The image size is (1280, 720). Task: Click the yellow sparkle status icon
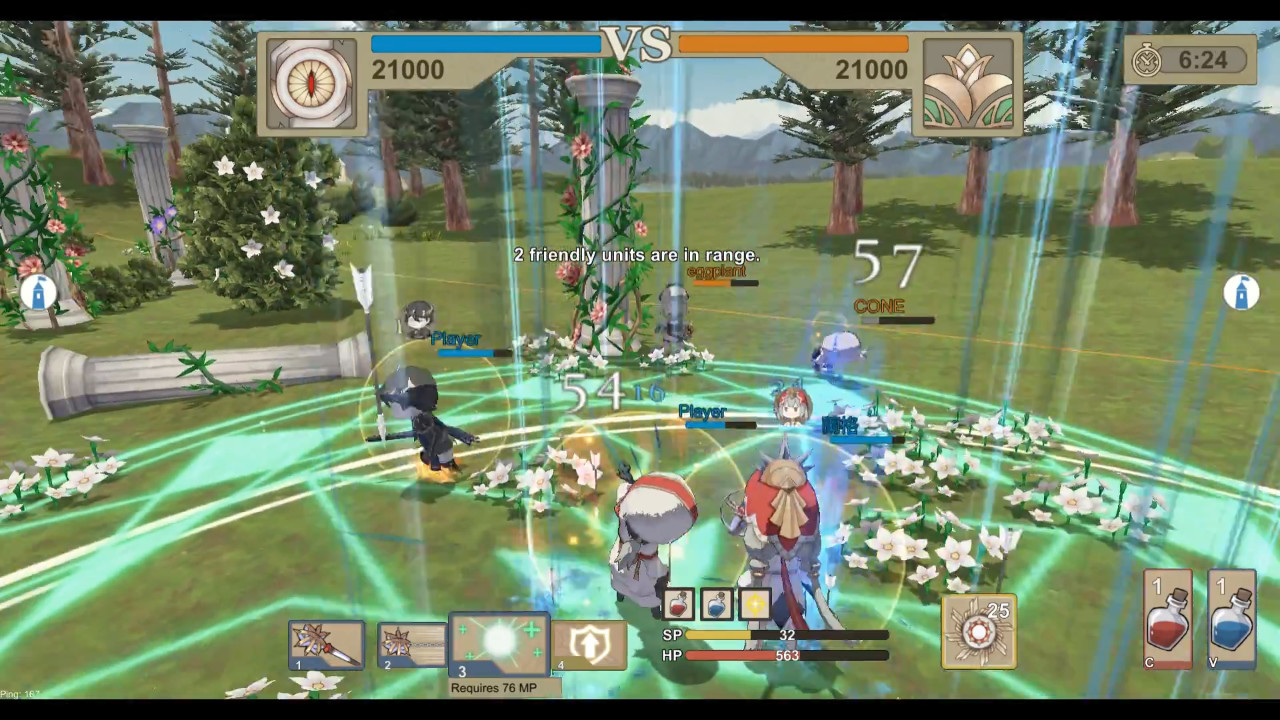pyautogui.click(x=755, y=603)
